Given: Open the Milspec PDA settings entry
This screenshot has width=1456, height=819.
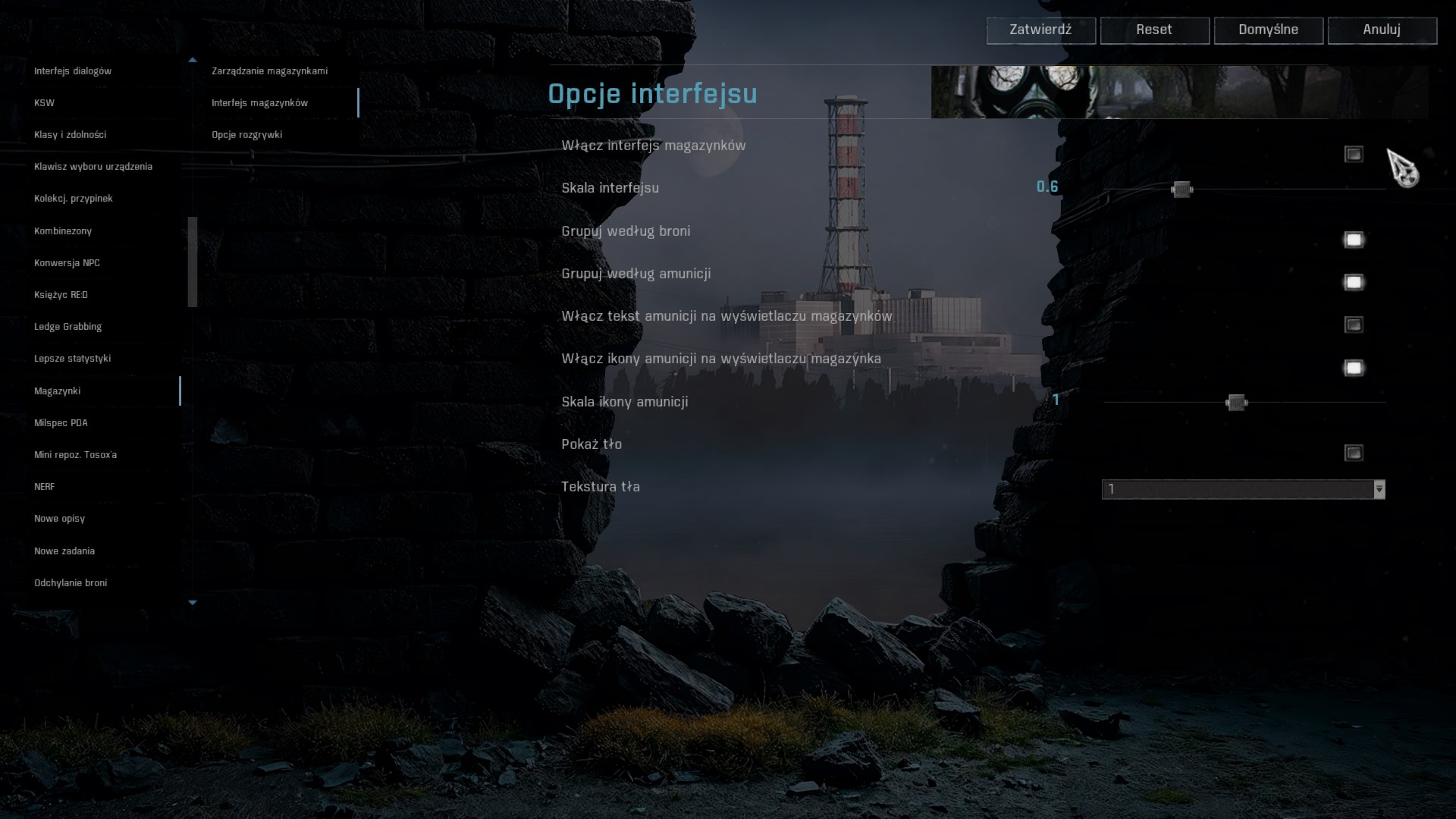Looking at the screenshot, I should [61, 423].
